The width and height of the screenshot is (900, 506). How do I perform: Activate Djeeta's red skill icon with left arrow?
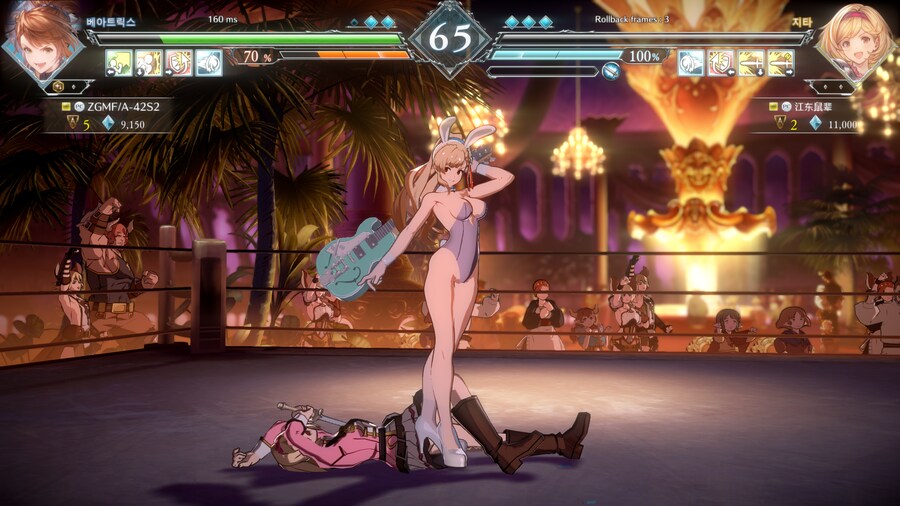point(721,63)
